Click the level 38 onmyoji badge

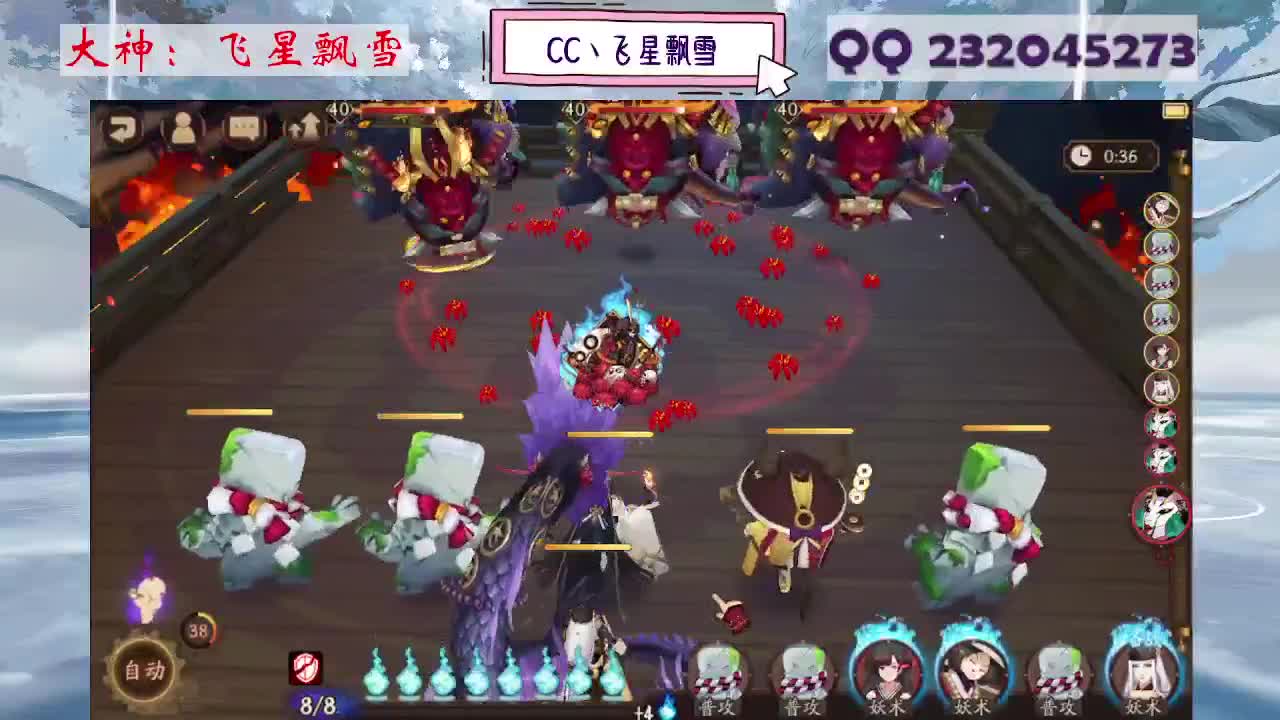point(195,632)
